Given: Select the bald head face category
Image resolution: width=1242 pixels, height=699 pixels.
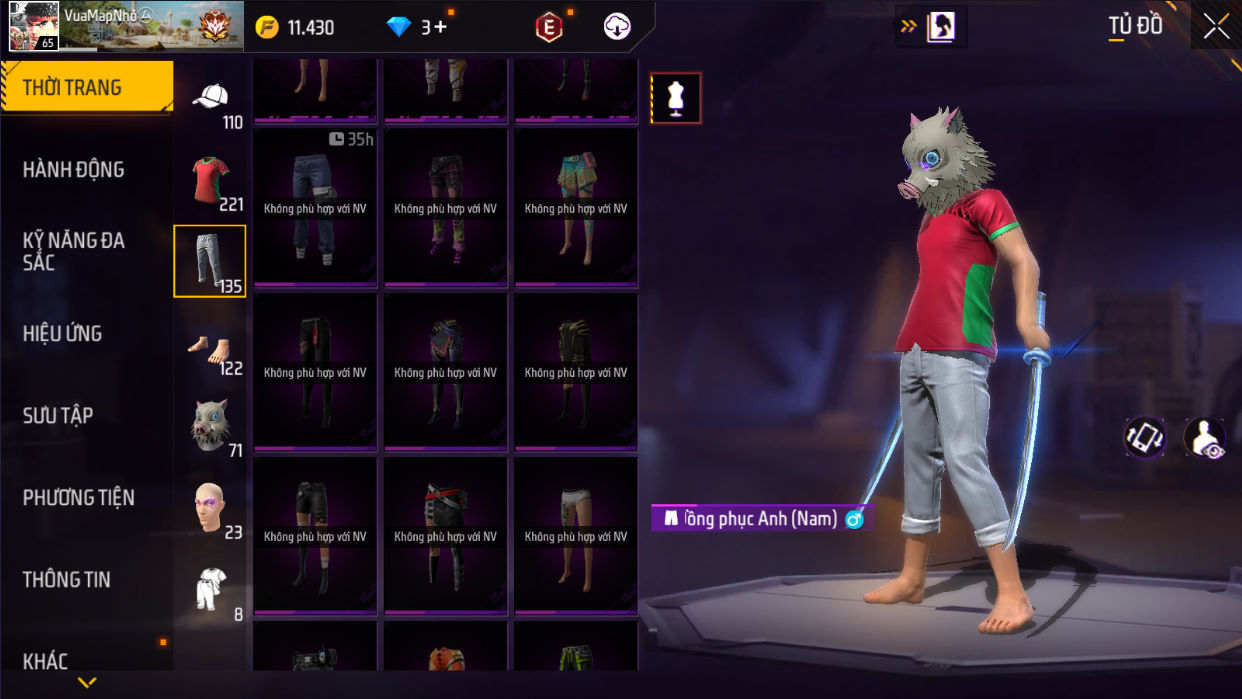Looking at the screenshot, I should 210,509.
